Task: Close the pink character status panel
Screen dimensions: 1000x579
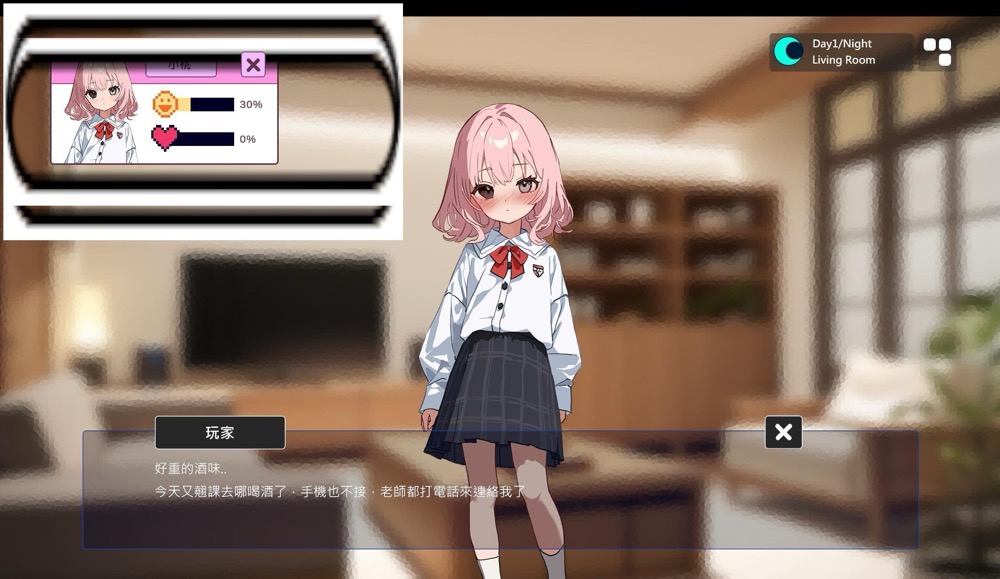Action: tap(253, 65)
